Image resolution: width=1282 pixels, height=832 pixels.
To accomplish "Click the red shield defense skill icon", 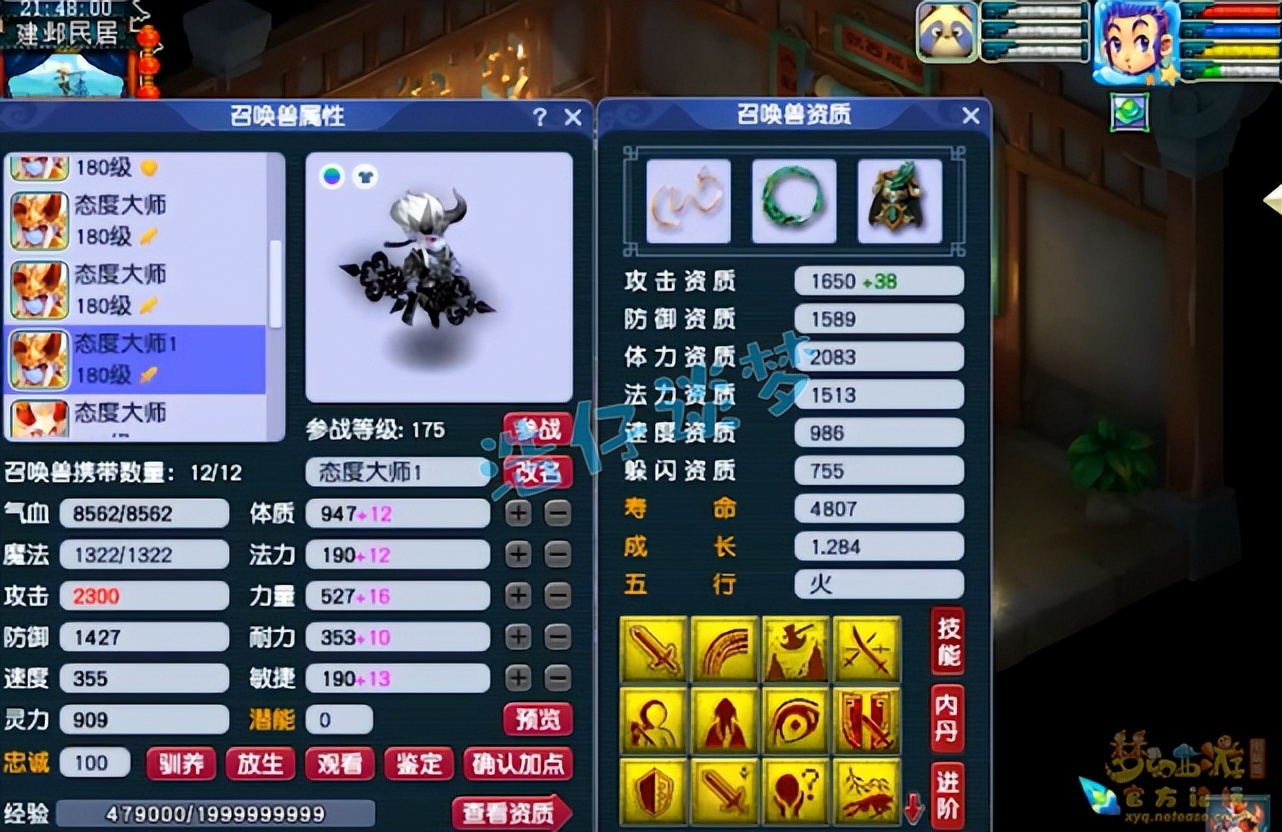I will (654, 795).
